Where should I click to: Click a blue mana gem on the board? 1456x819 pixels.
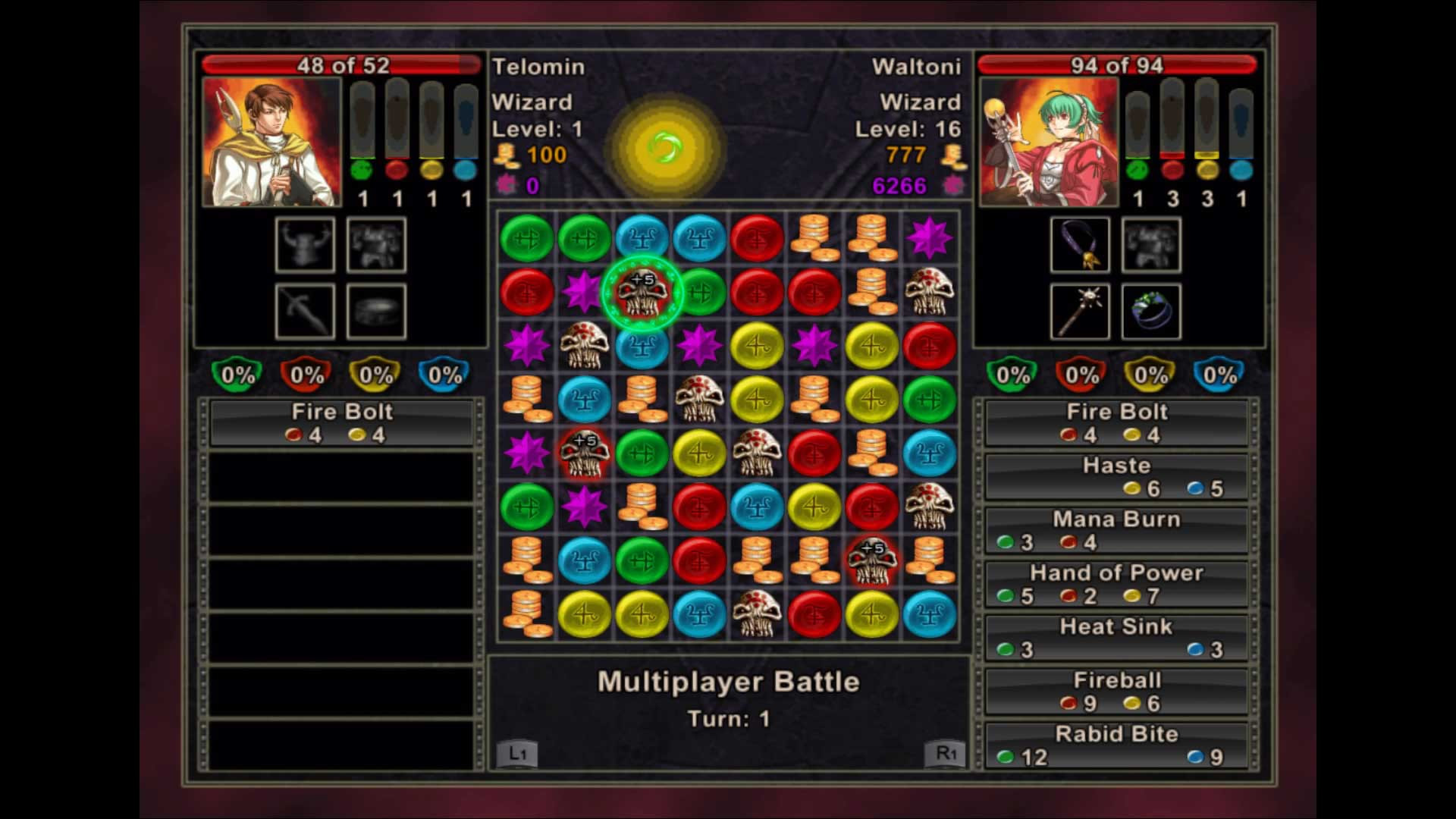[642, 238]
